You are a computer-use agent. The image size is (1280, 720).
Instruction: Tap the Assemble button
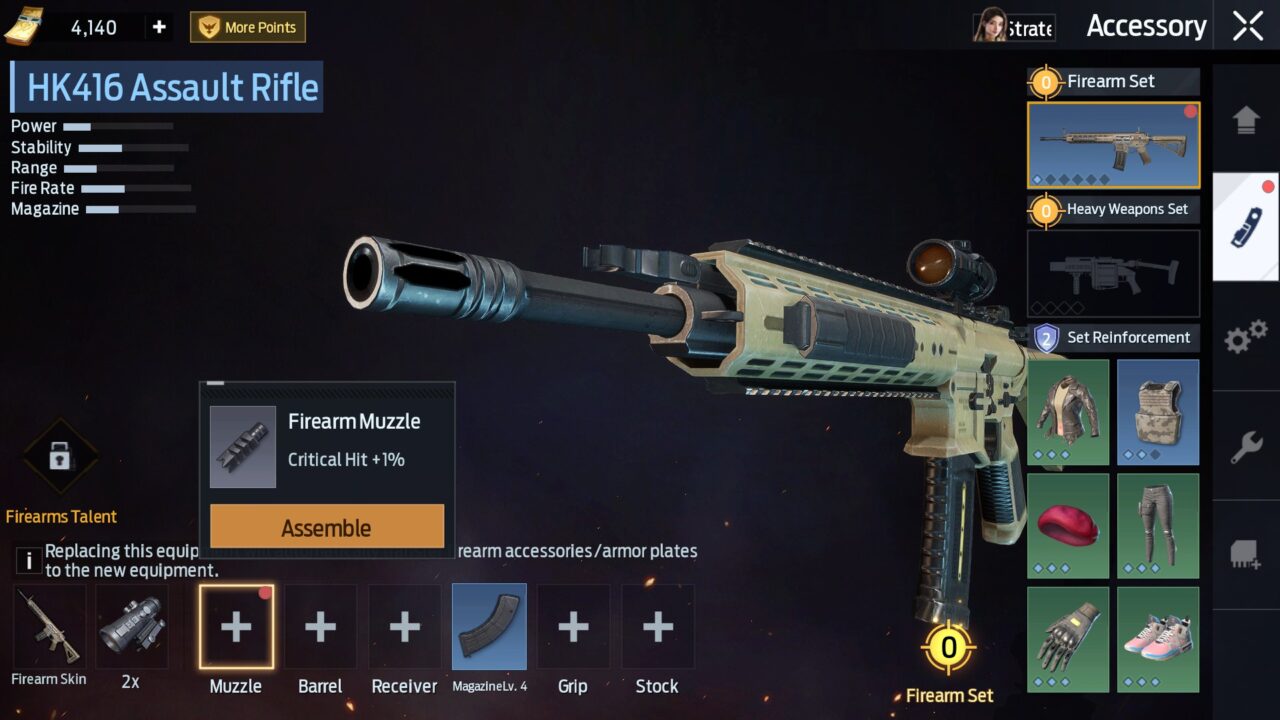tap(327, 527)
